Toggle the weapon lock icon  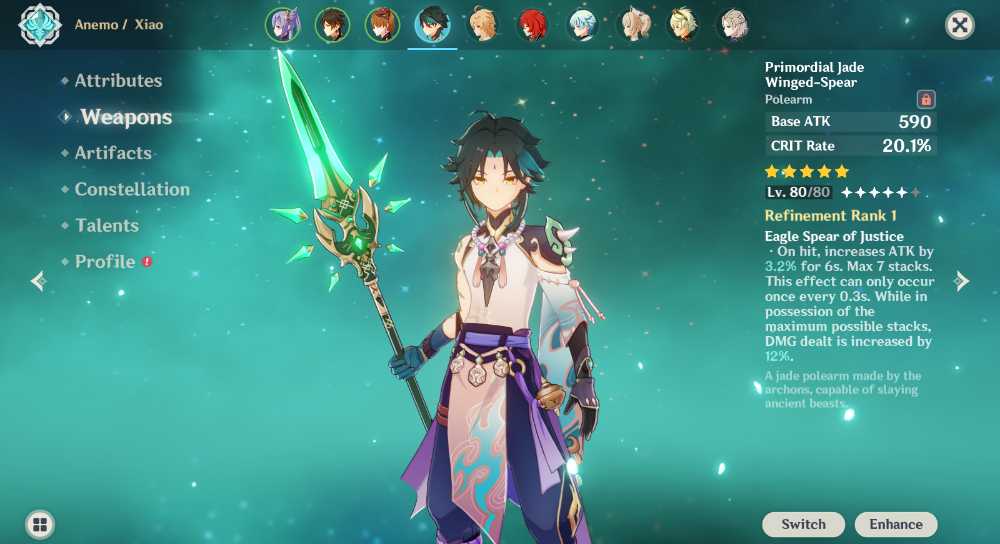[x=926, y=99]
